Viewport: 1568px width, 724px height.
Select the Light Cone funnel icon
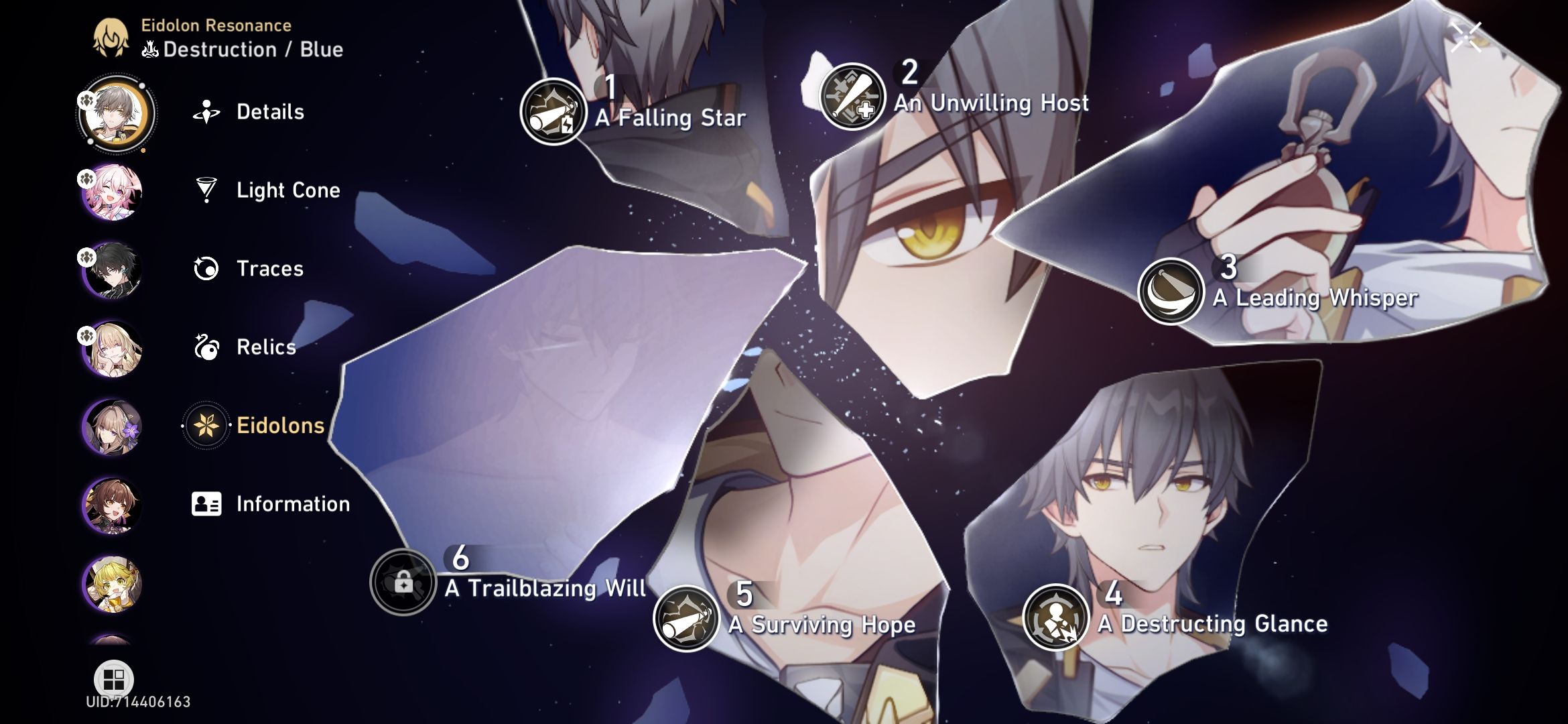click(207, 190)
